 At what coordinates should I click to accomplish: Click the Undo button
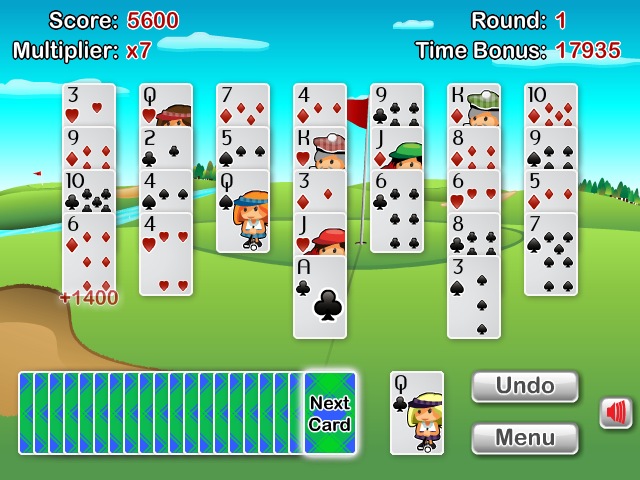(x=524, y=387)
